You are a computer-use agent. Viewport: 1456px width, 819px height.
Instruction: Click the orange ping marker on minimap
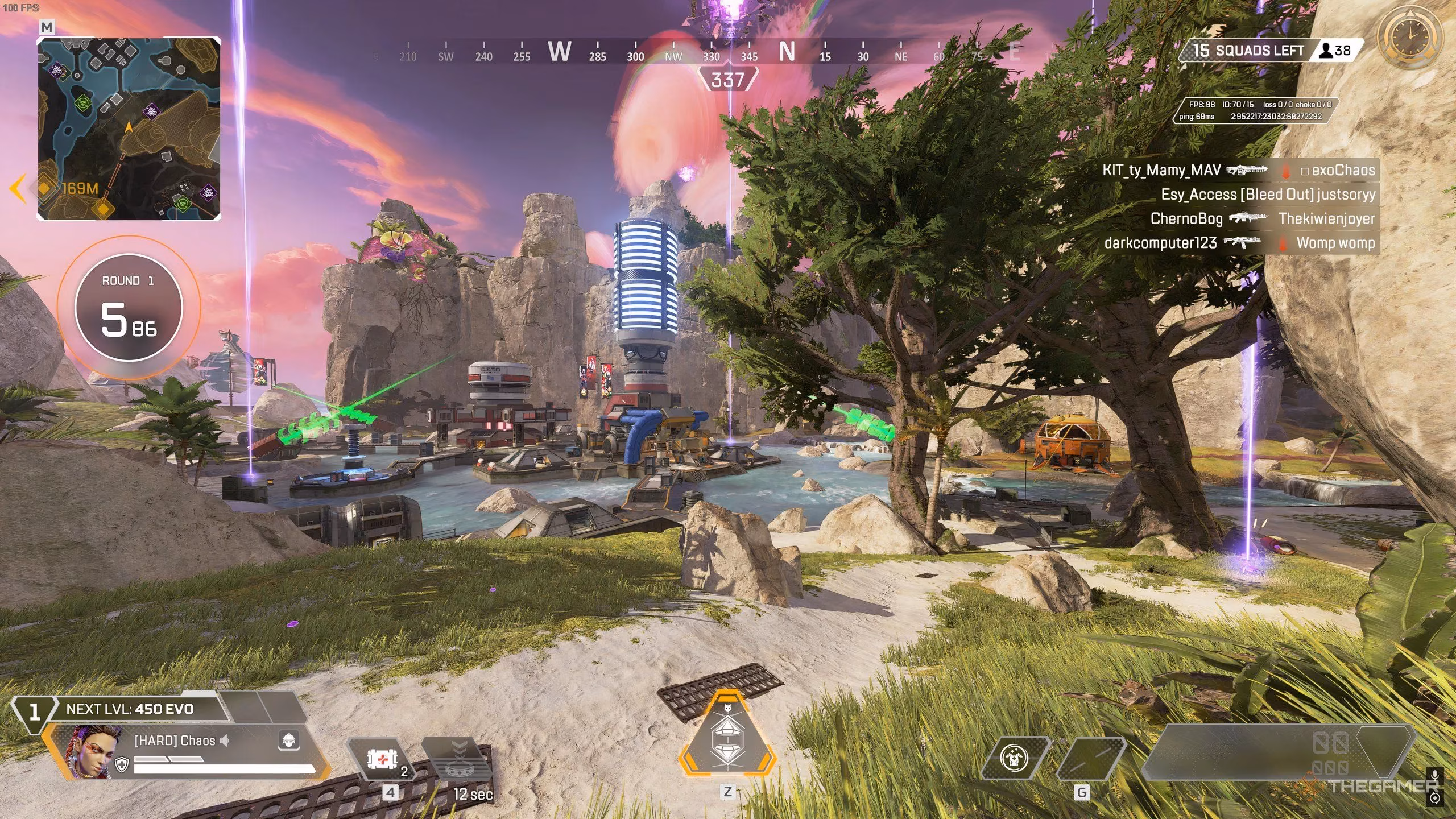[x=103, y=208]
